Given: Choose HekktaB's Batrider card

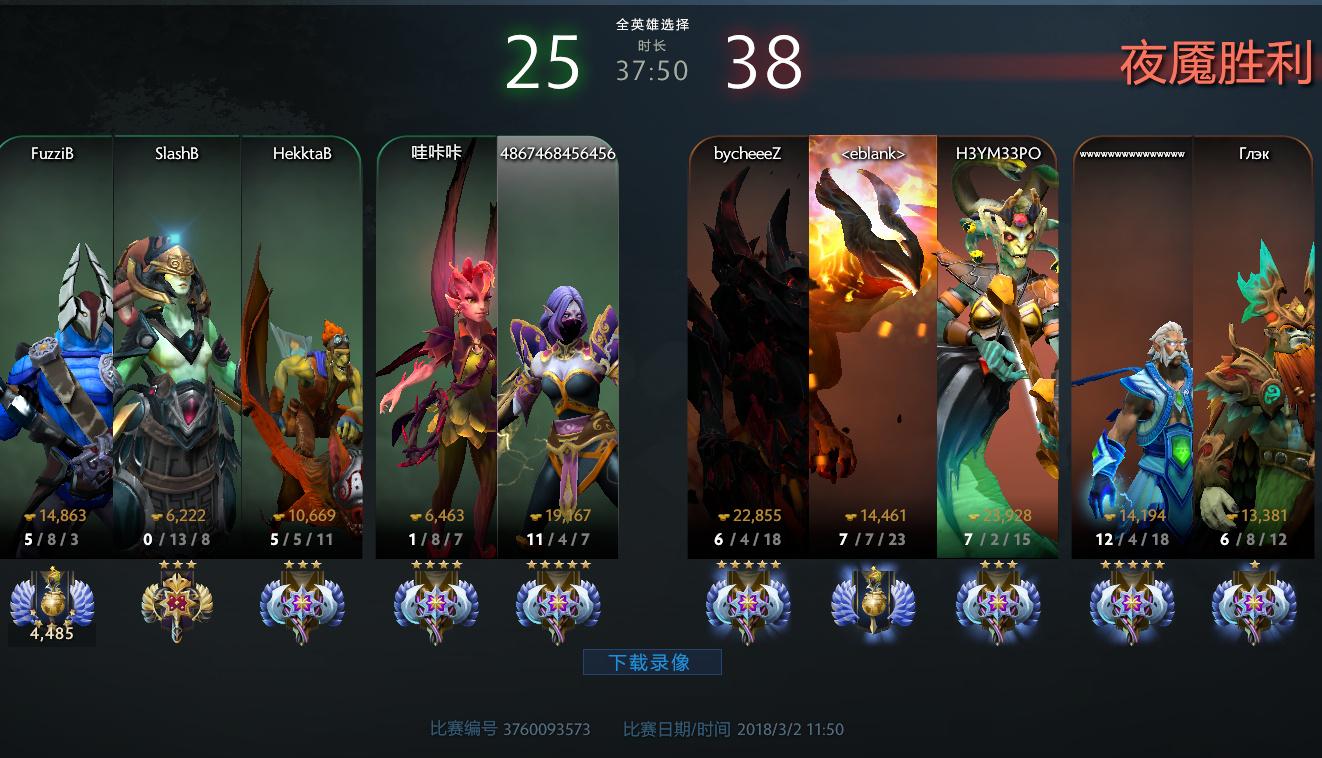Looking at the screenshot, I should pyautogui.click(x=301, y=350).
